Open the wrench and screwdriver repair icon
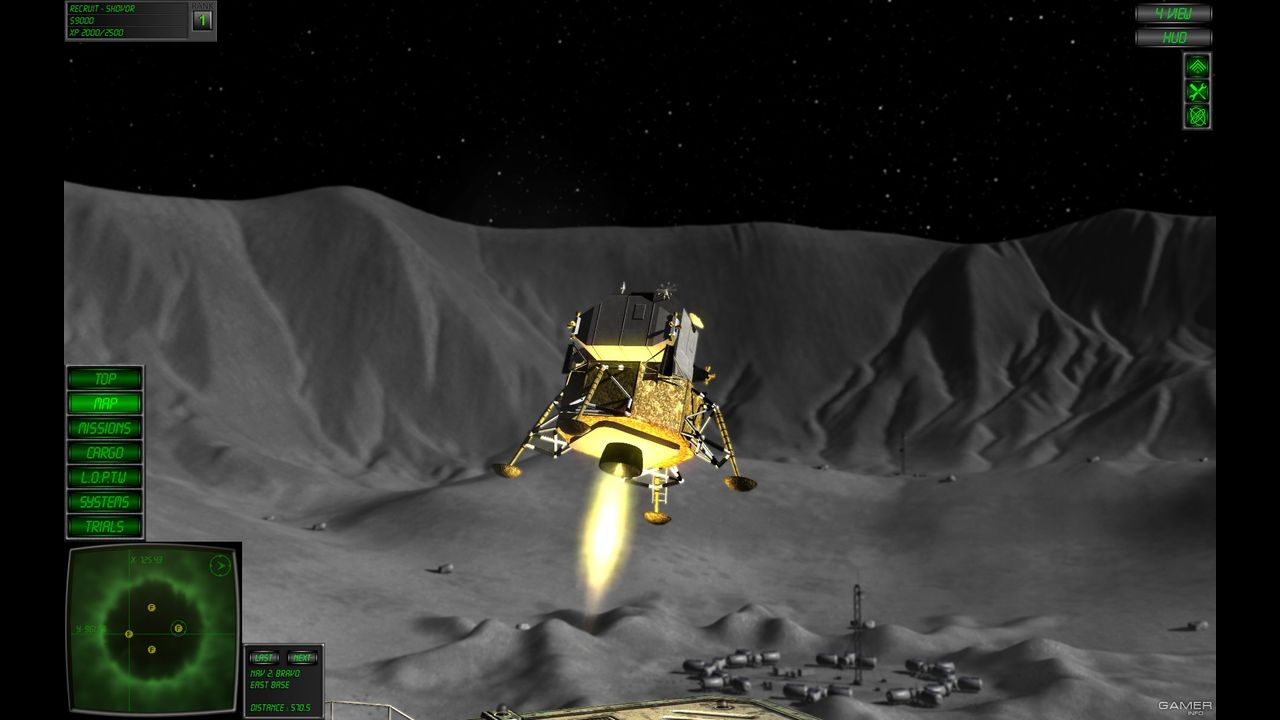Viewport: 1280px width, 720px height. (1197, 91)
